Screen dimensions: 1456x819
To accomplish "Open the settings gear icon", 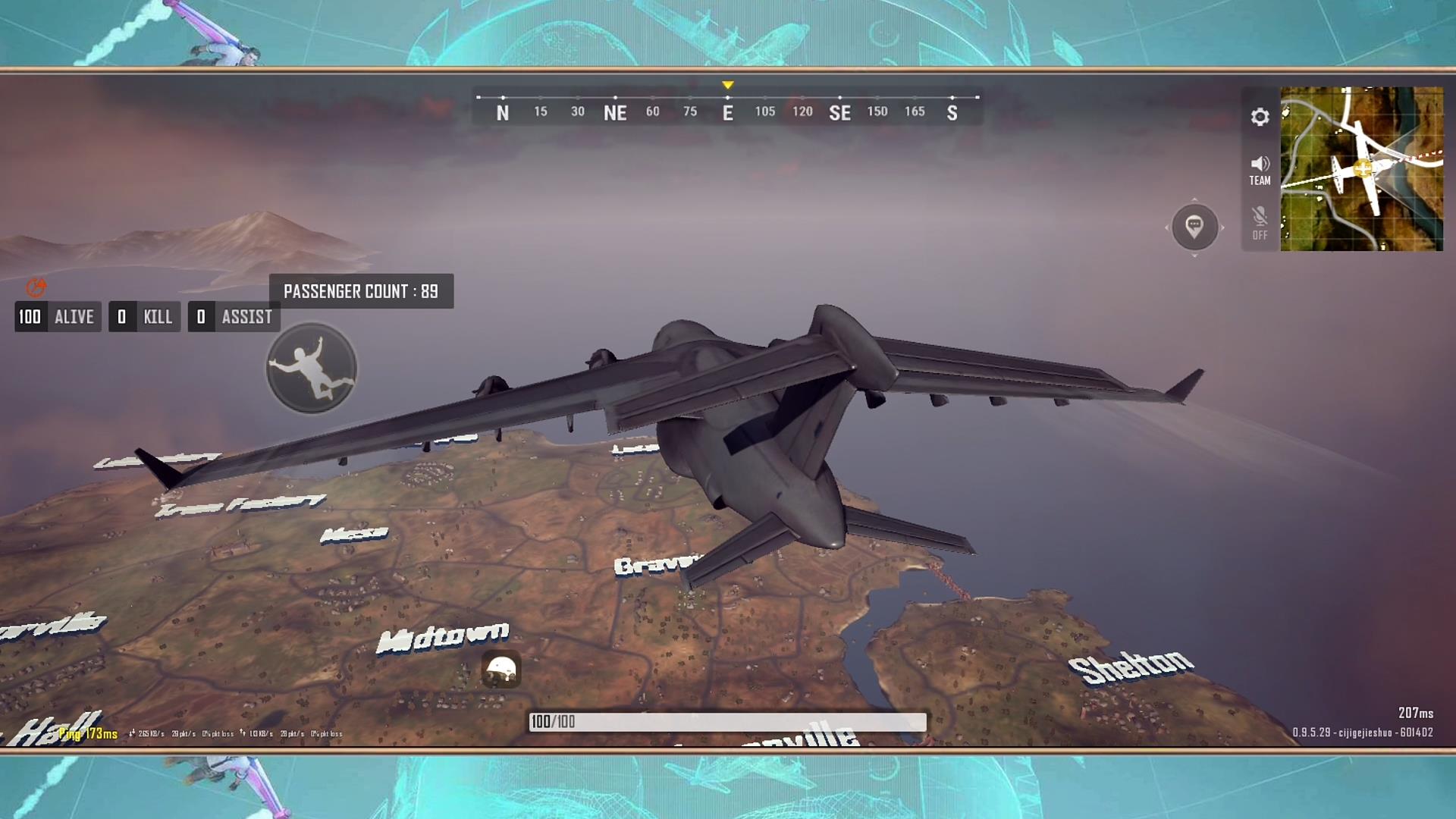I will pyautogui.click(x=1260, y=117).
